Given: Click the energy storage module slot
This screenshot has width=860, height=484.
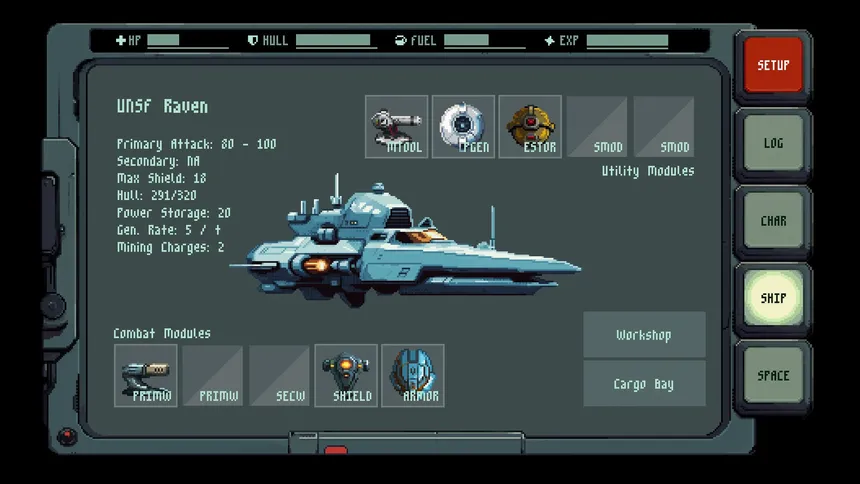Looking at the screenshot, I should [x=530, y=127].
